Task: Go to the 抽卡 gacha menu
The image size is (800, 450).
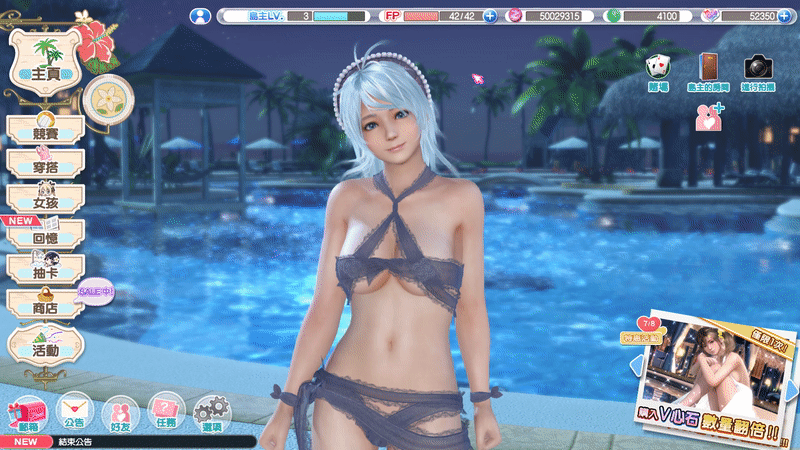Action: 45,268
